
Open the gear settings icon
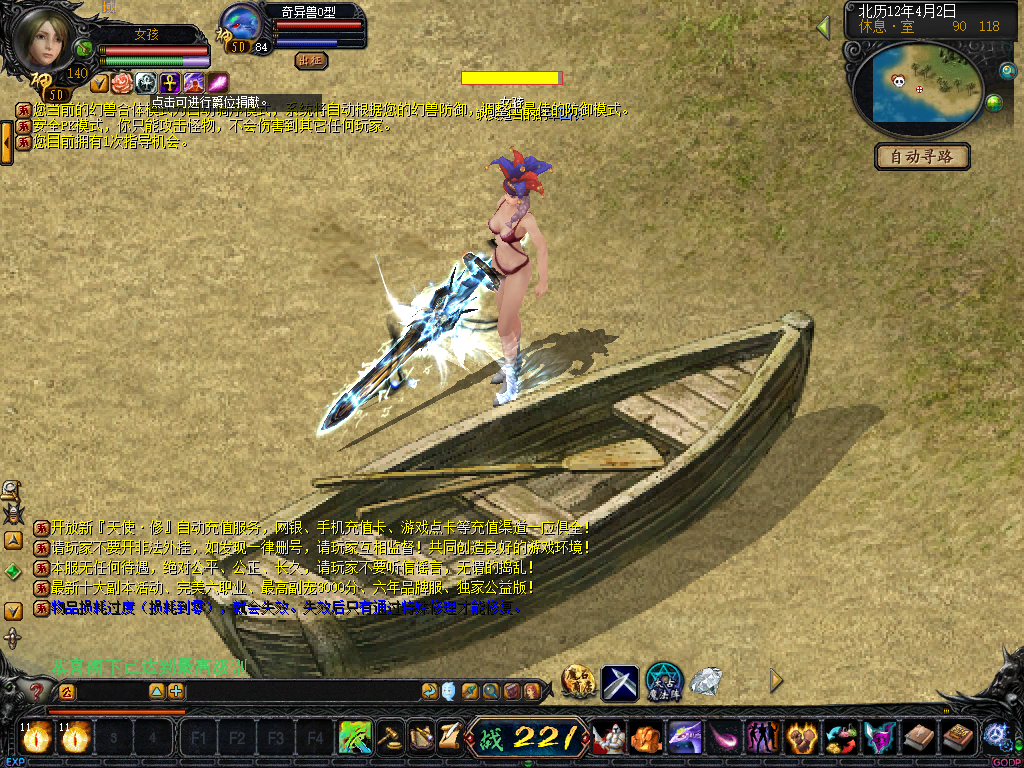pyautogui.click(x=996, y=735)
